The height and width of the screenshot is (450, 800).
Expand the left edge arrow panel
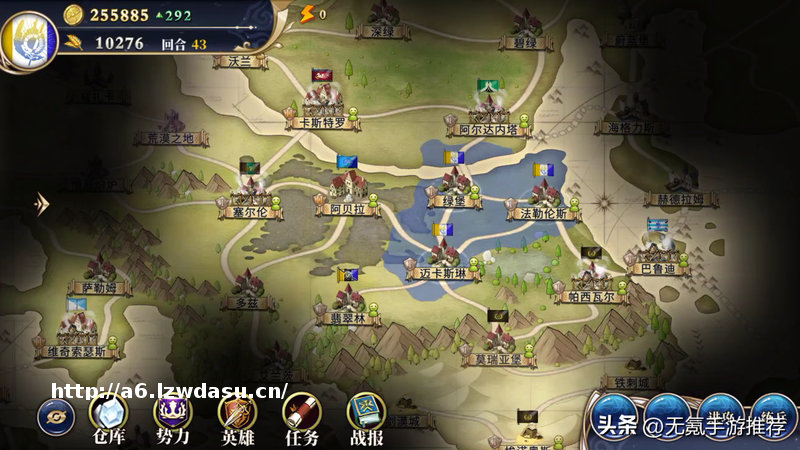[x=41, y=203]
